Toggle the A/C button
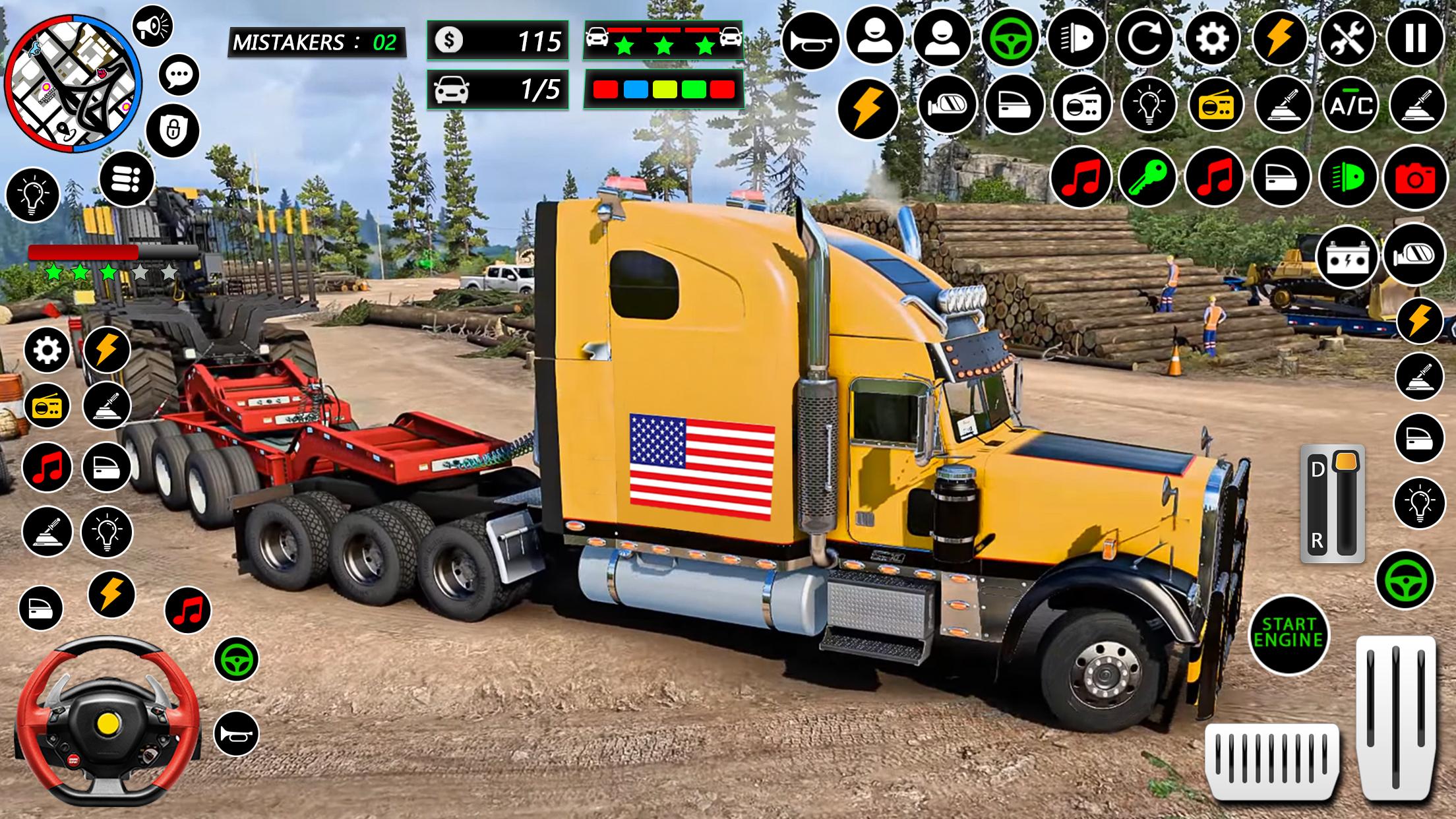The height and width of the screenshot is (819, 1456). [1351, 106]
